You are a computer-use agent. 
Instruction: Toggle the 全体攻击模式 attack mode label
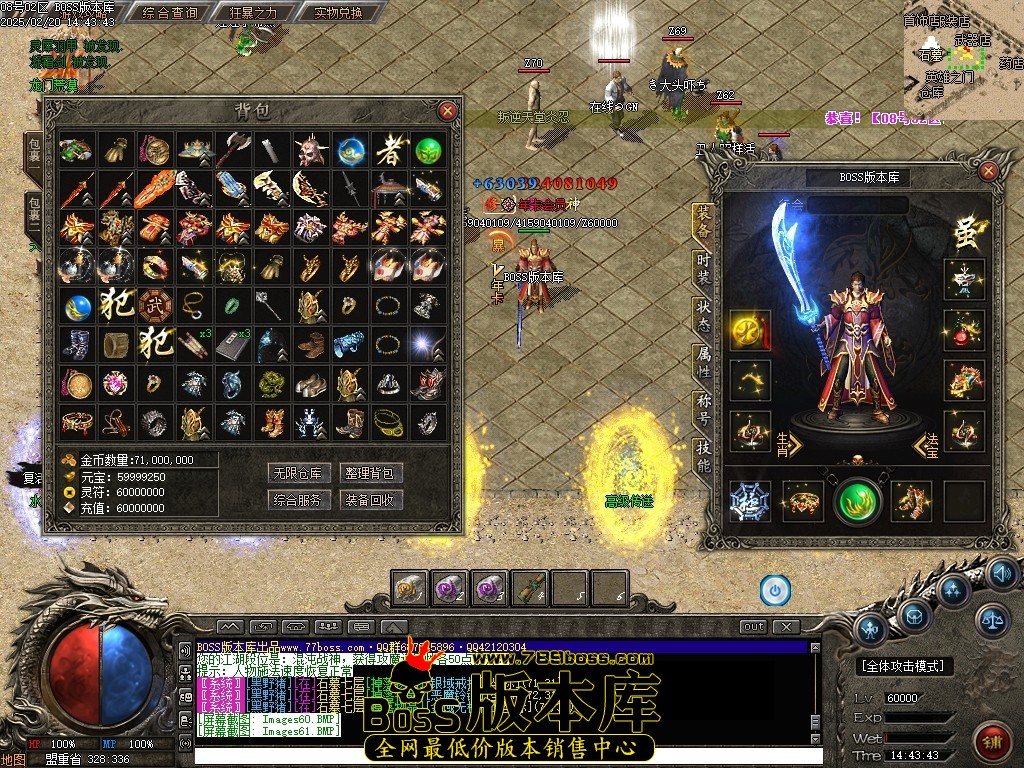[x=906, y=666]
